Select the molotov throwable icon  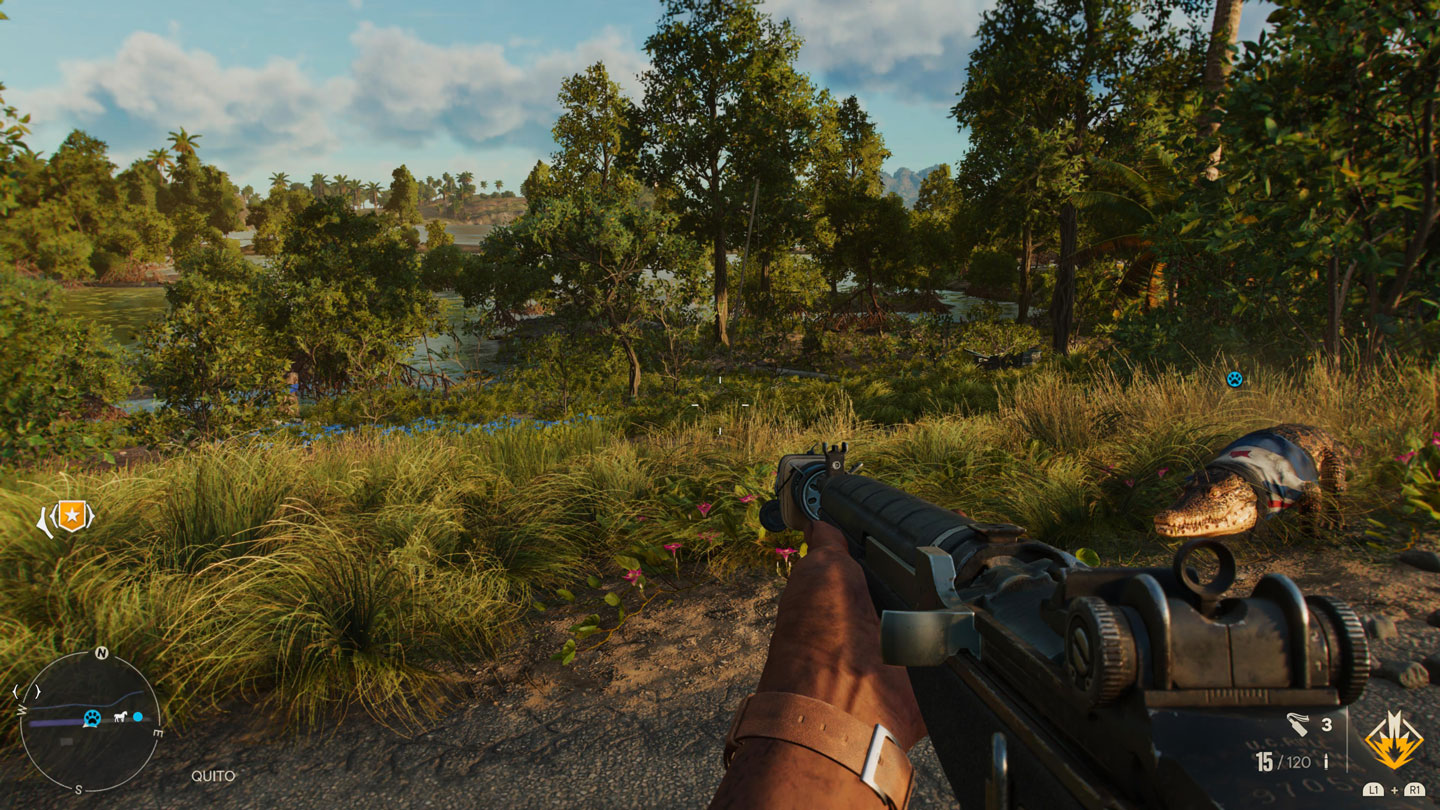pyautogui.click(x=1297, y=724)
